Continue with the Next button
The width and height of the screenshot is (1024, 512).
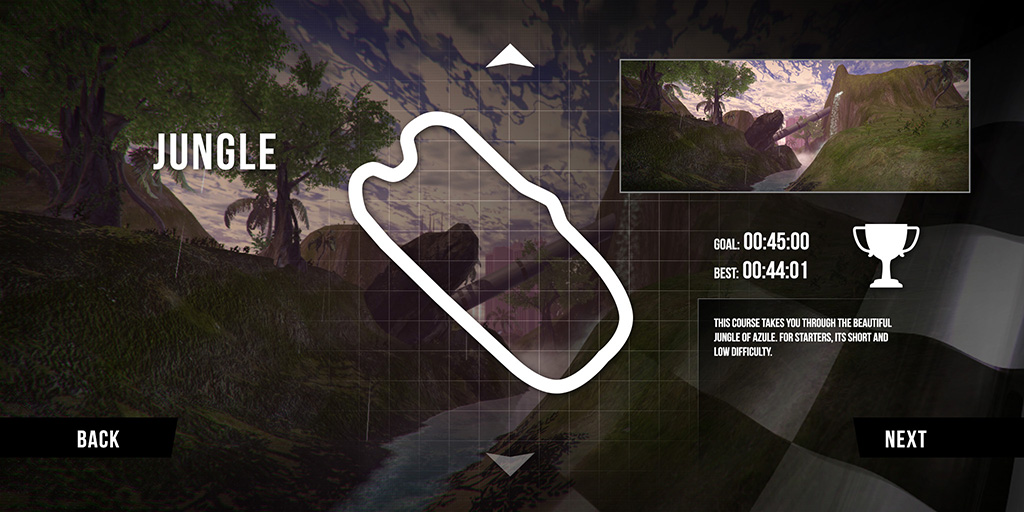(x=905, y=438)
